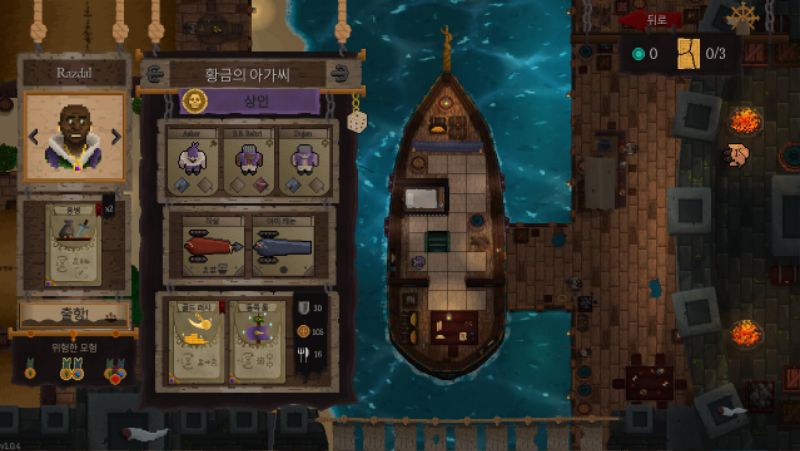Go back with the red 뒤로 arrow
Screen dimensions: 800x451
650,19
